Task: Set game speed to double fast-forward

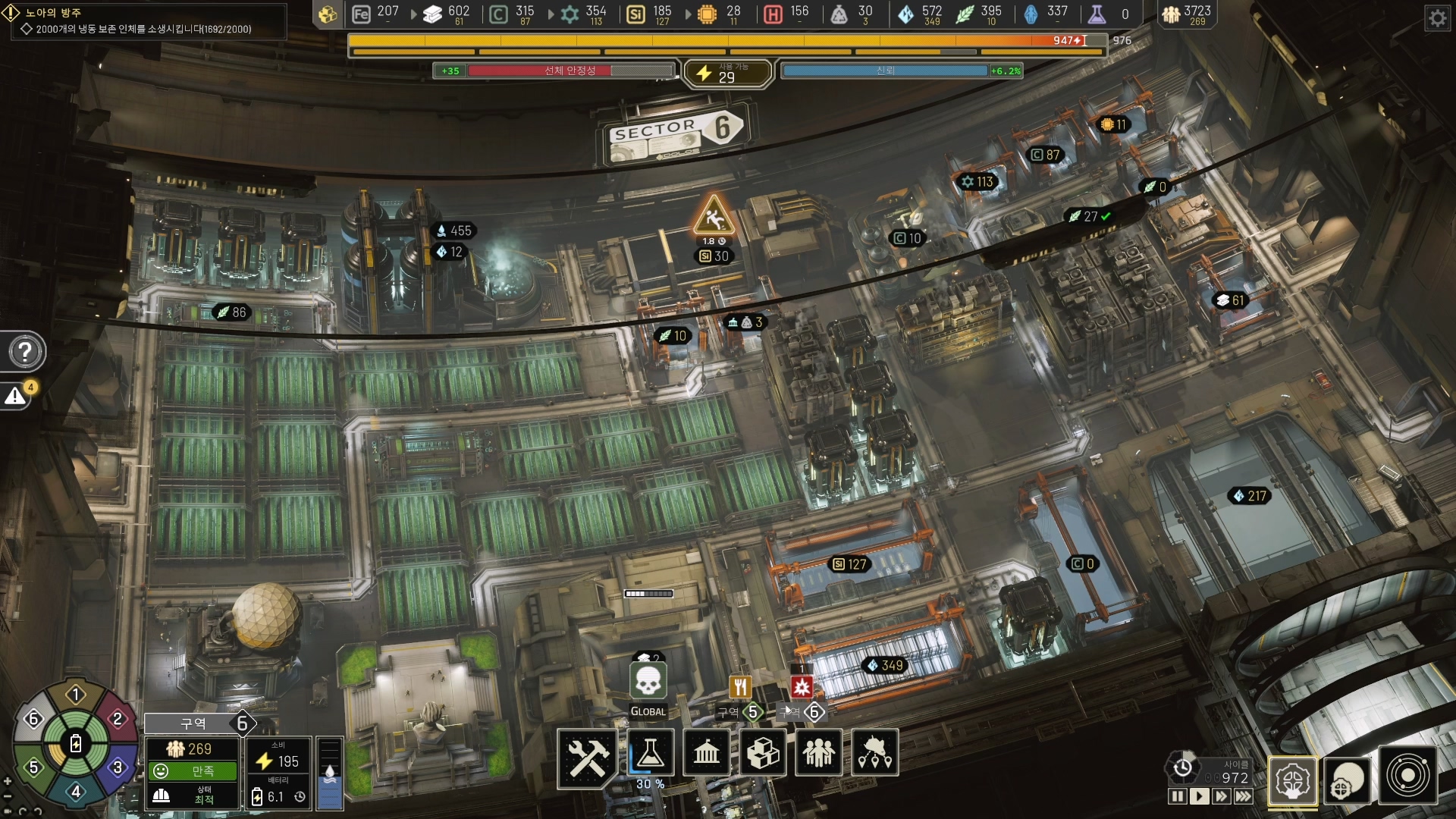Action: [x=1221, y=796]
